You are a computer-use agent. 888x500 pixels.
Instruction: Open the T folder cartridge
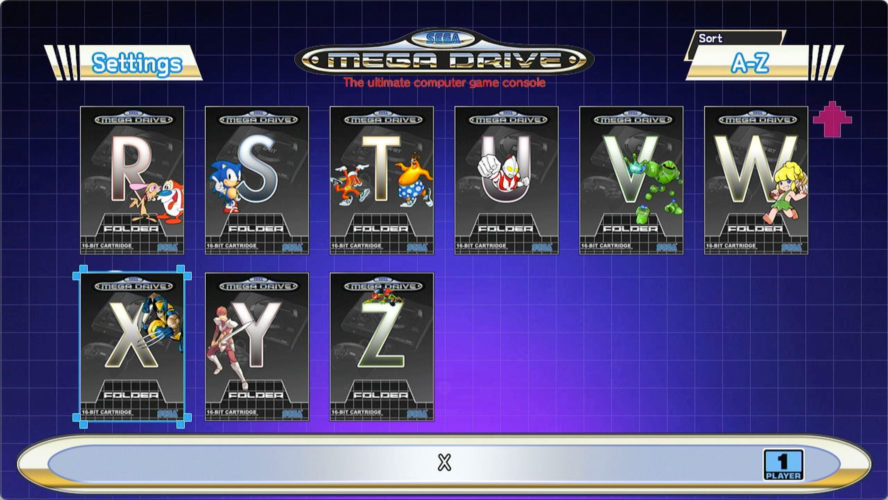[382, 180]
